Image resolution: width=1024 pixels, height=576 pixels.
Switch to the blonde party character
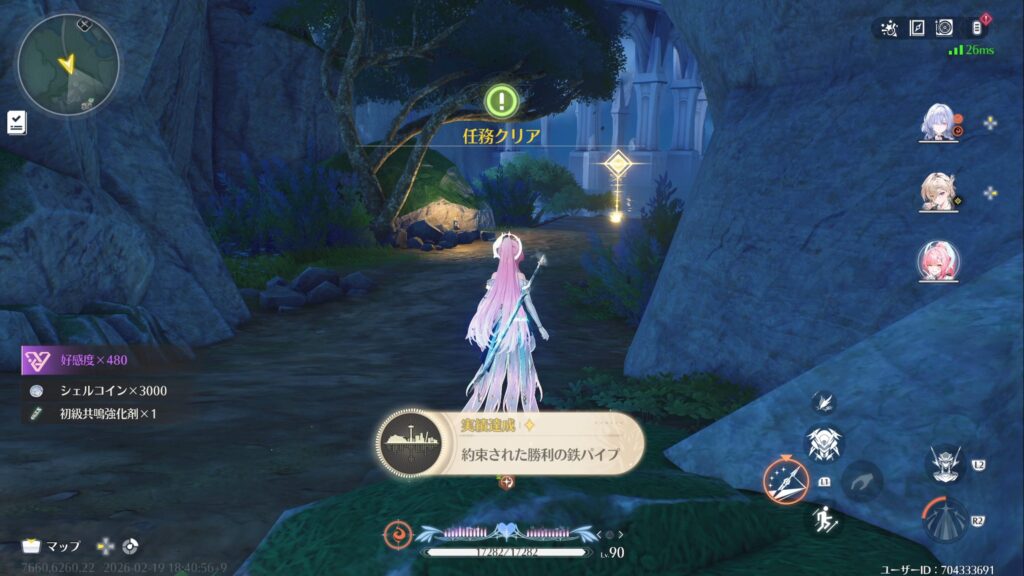(x=939, y=193)
